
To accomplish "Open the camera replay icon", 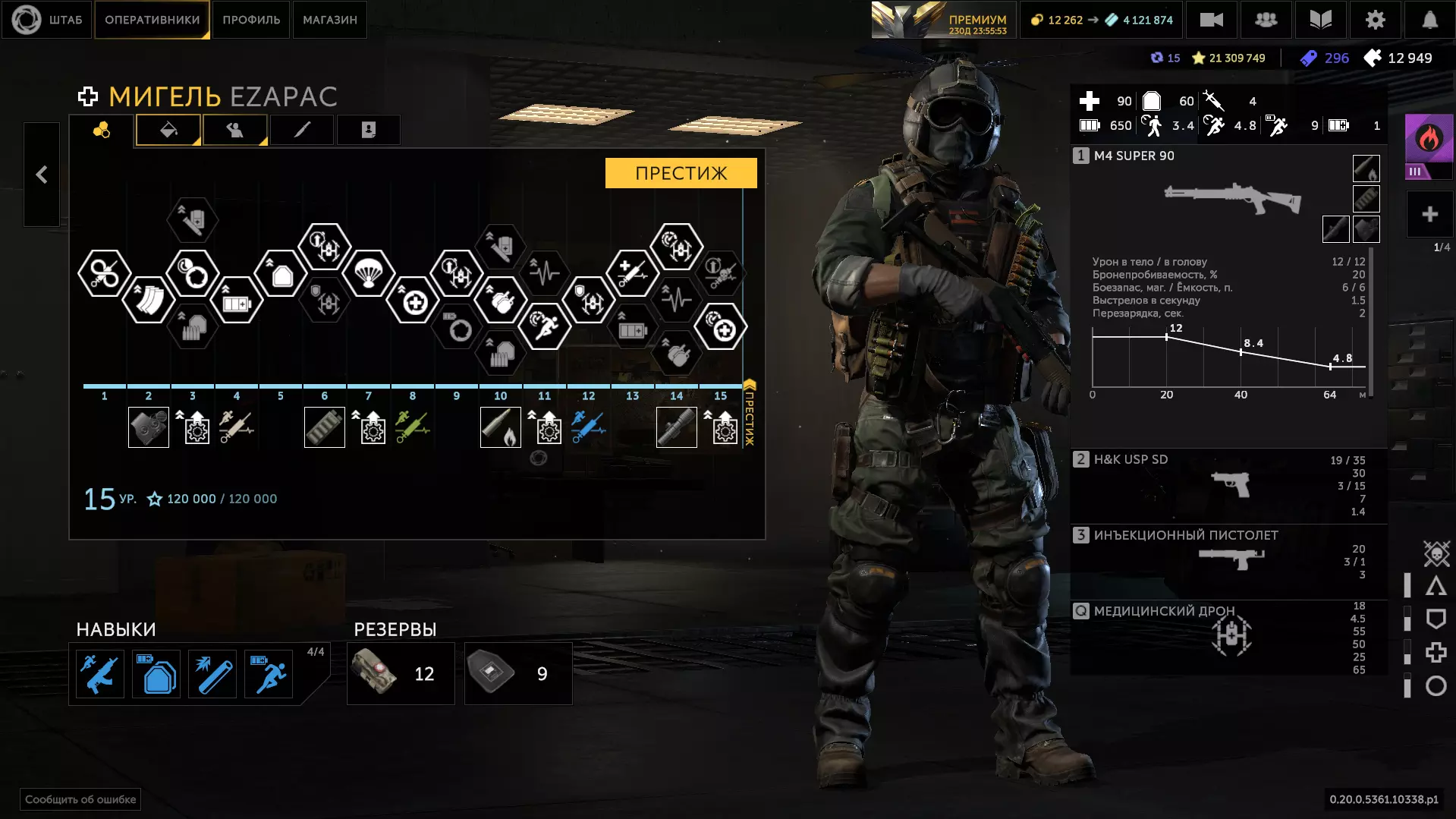I will (1211, 20).
